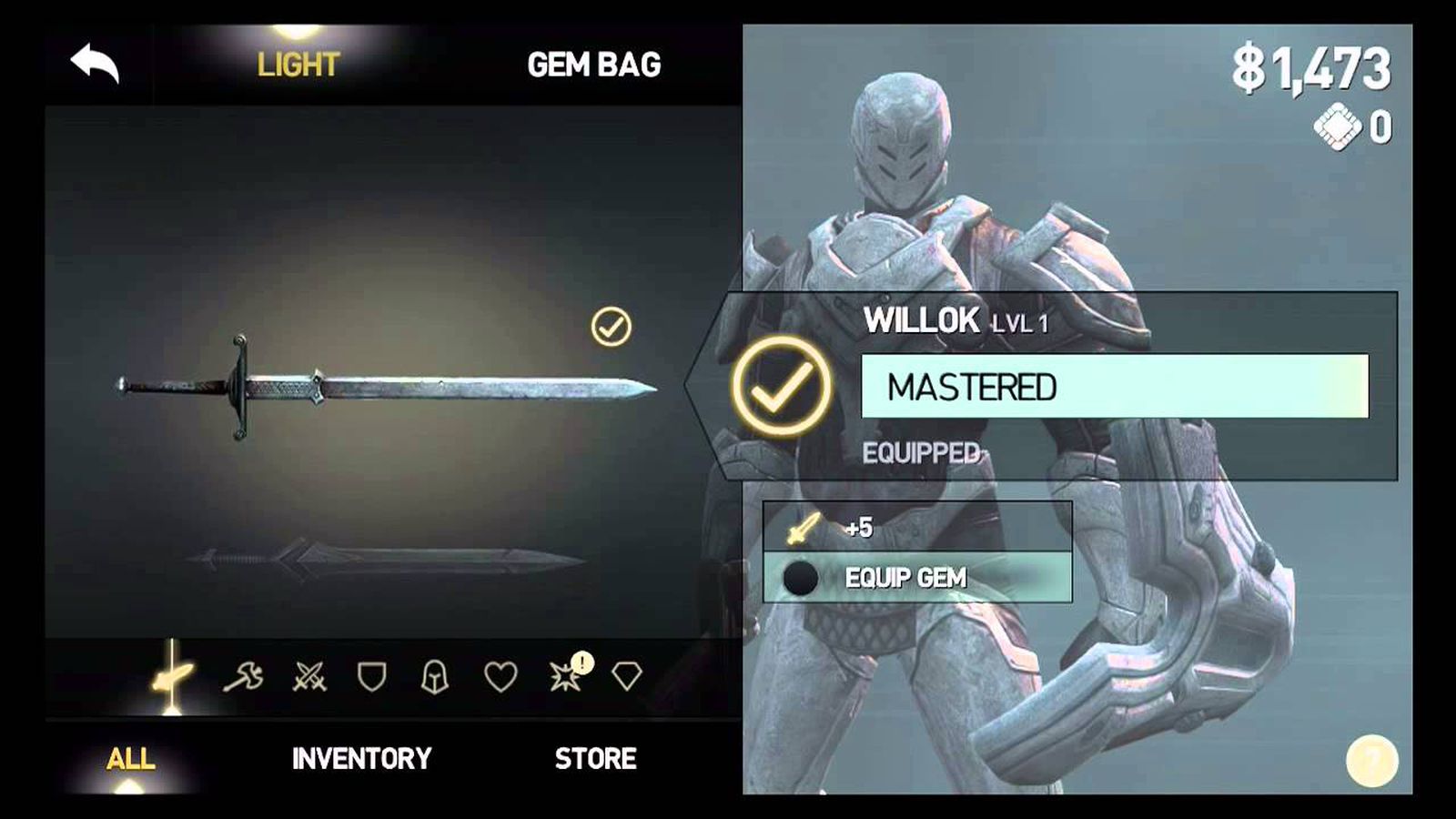1456x819 pixels.
Task: Filter items by All
Action: [130, 758]
